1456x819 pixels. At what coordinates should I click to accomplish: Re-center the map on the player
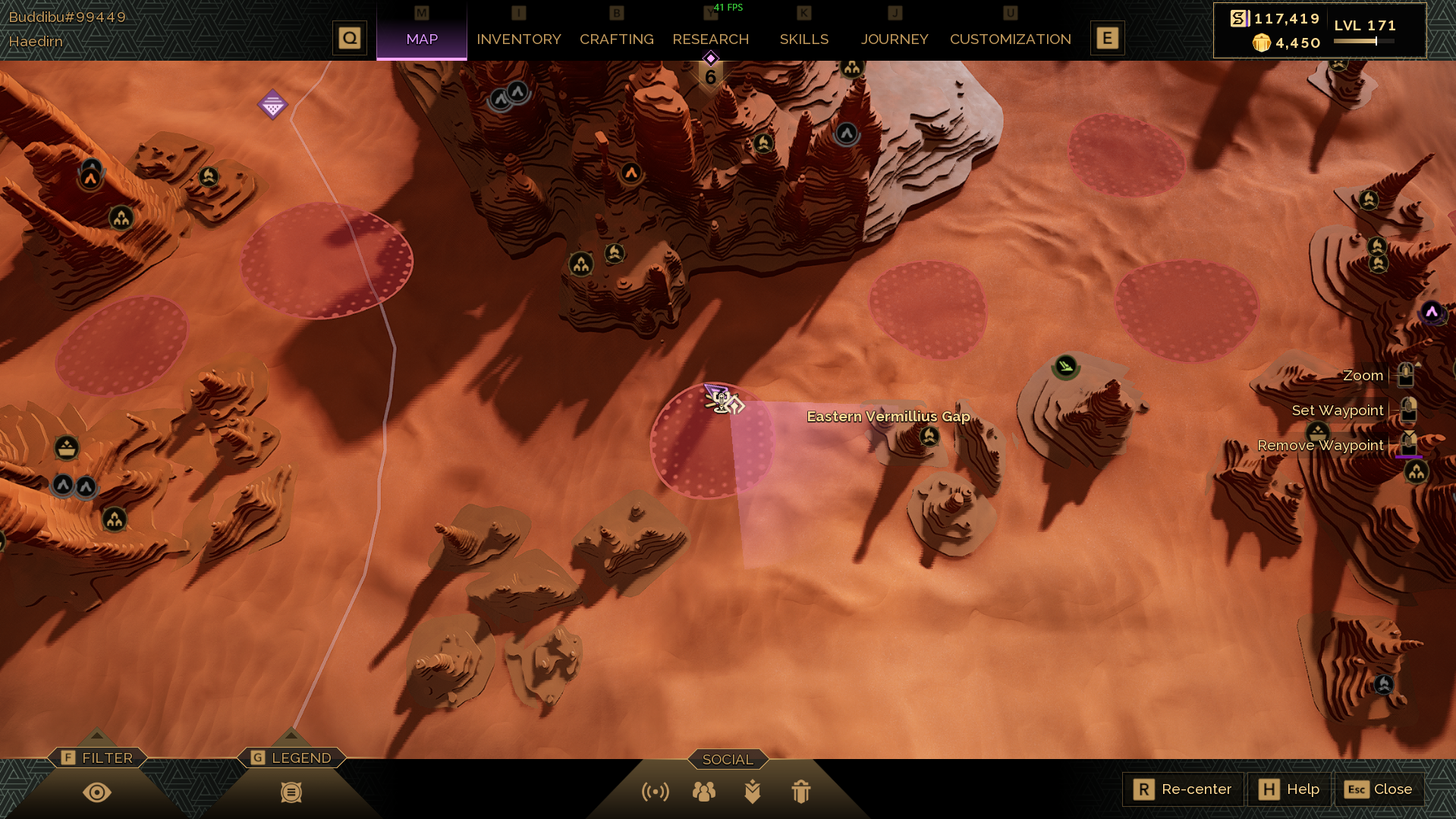click(x=1182, y=789)
